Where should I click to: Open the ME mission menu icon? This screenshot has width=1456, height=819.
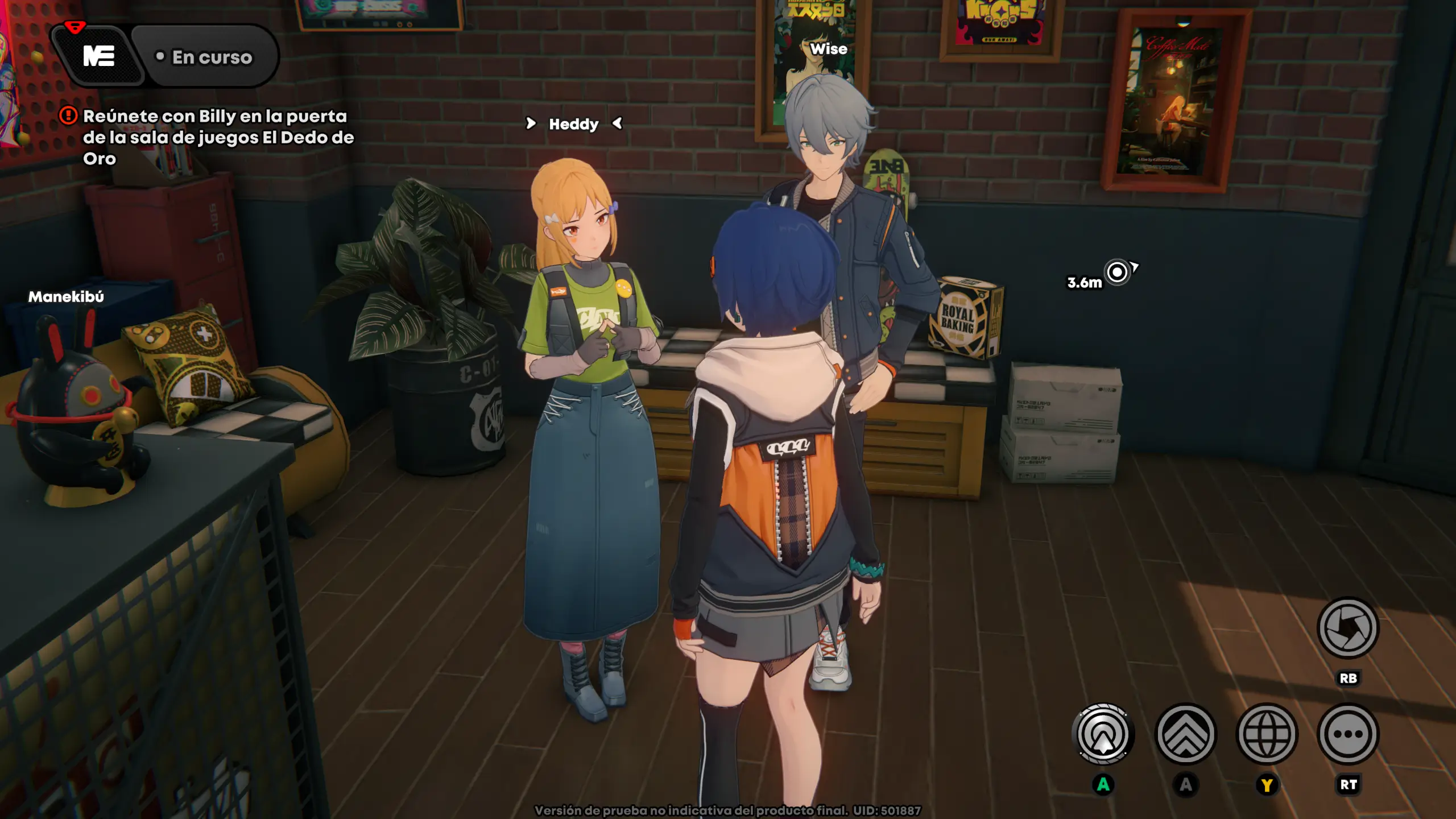click(99, 56)
